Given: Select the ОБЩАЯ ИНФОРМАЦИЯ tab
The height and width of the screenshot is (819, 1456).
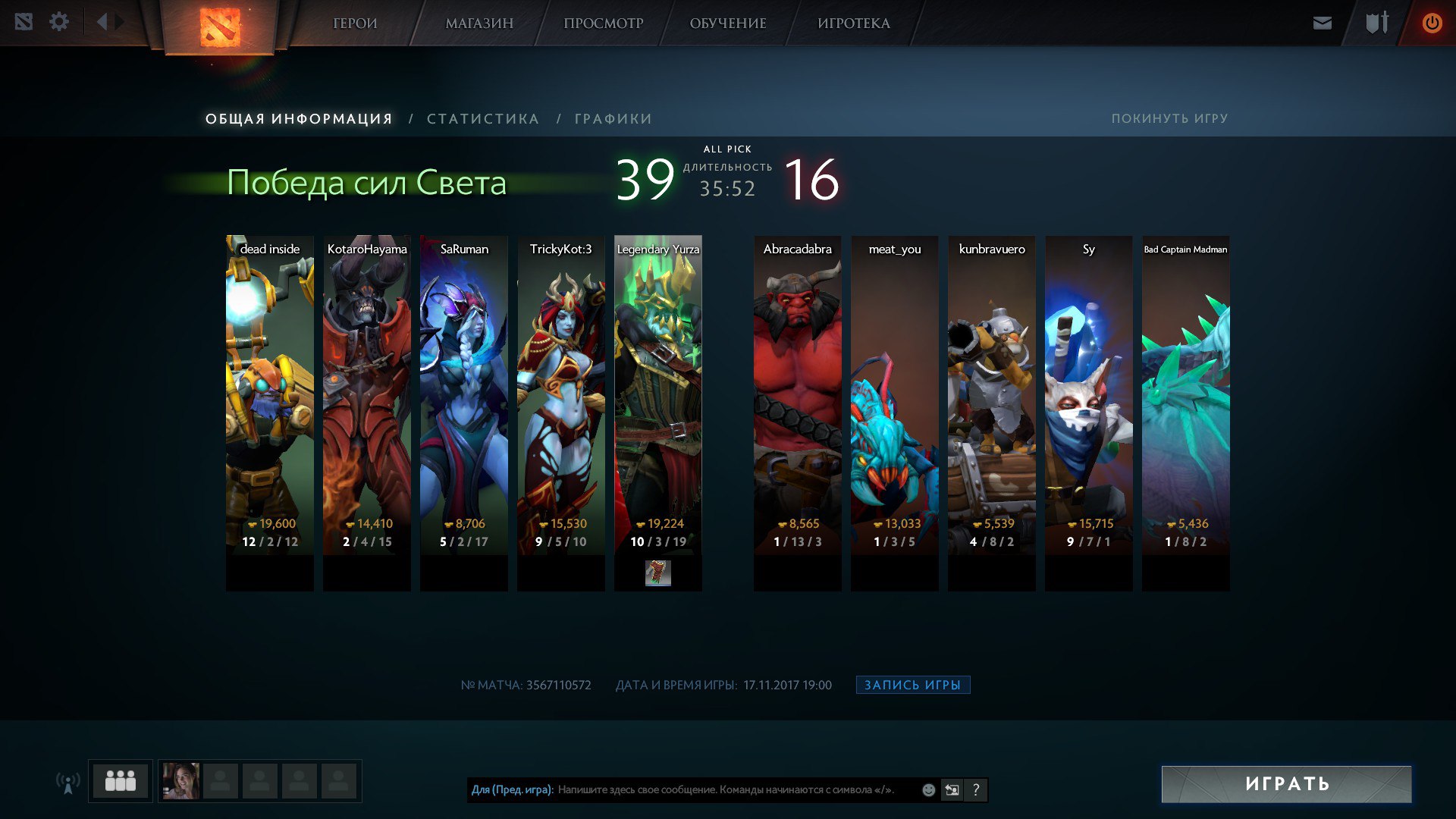Looking at the screenshot, I should coord(299,119).
